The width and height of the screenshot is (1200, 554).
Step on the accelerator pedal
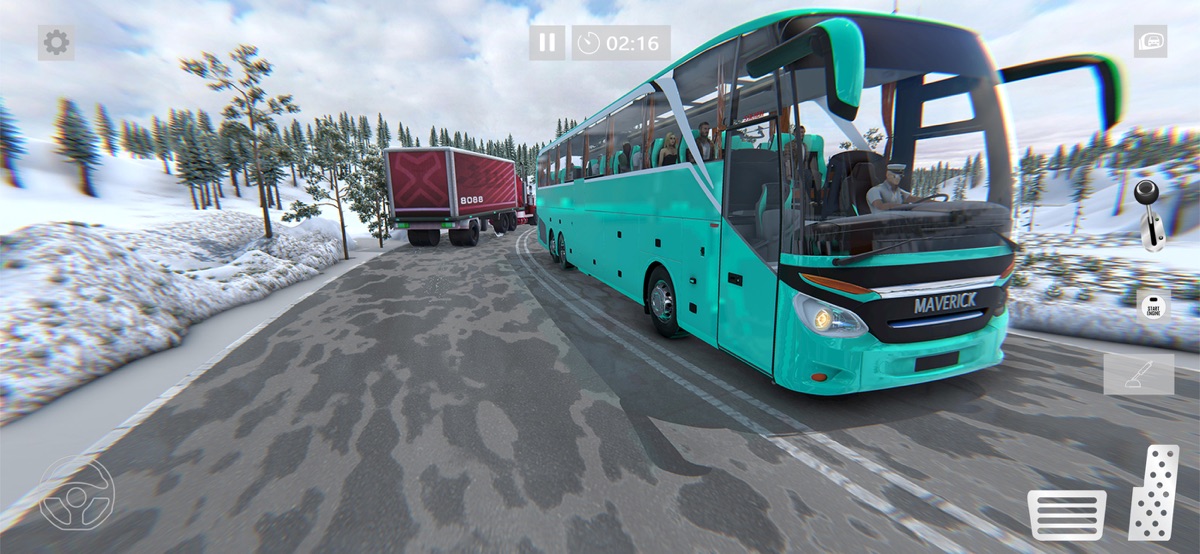pos(1154,492)
